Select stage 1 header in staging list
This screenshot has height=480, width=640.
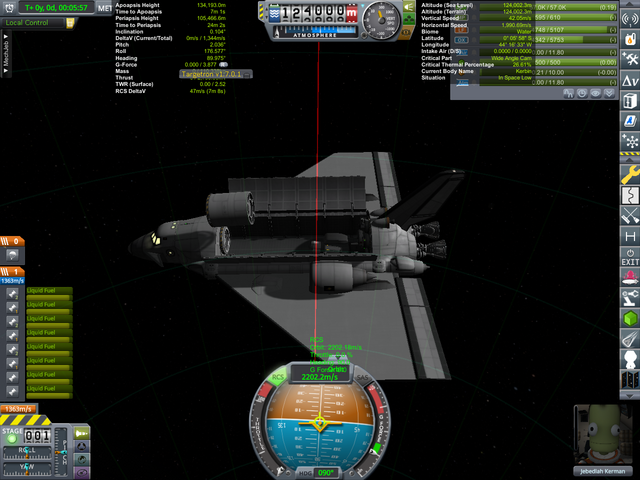[11, 270]
